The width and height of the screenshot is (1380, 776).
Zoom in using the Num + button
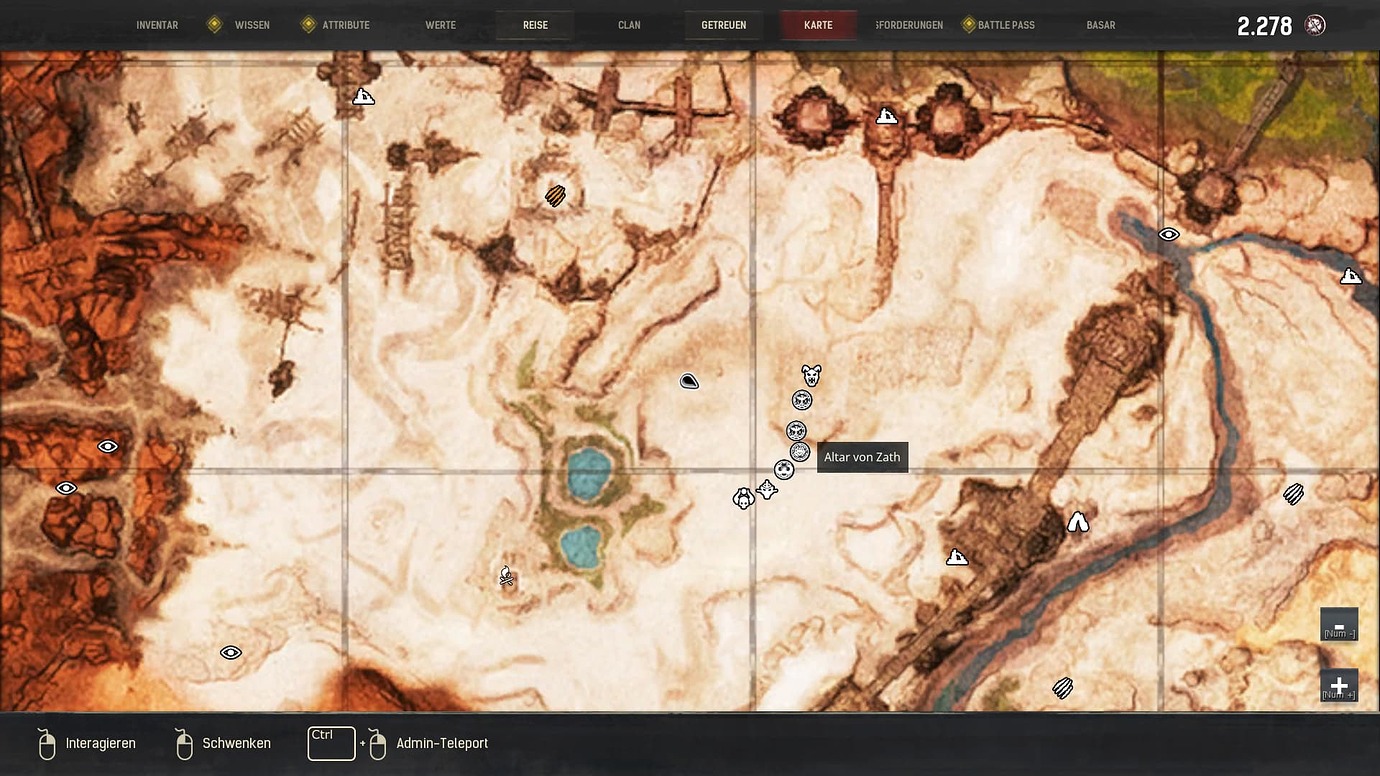coord(1339,685)
